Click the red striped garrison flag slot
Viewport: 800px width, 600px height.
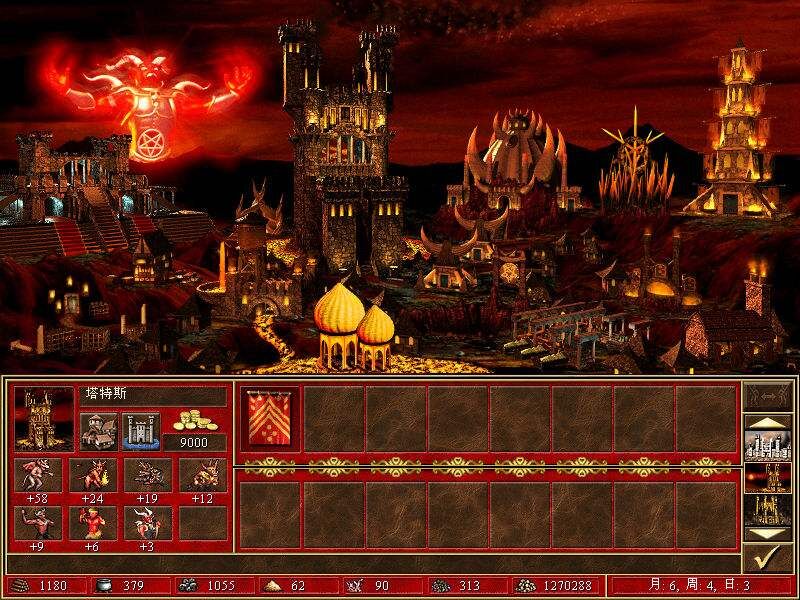pyautogui.click(x=271, y=418)
